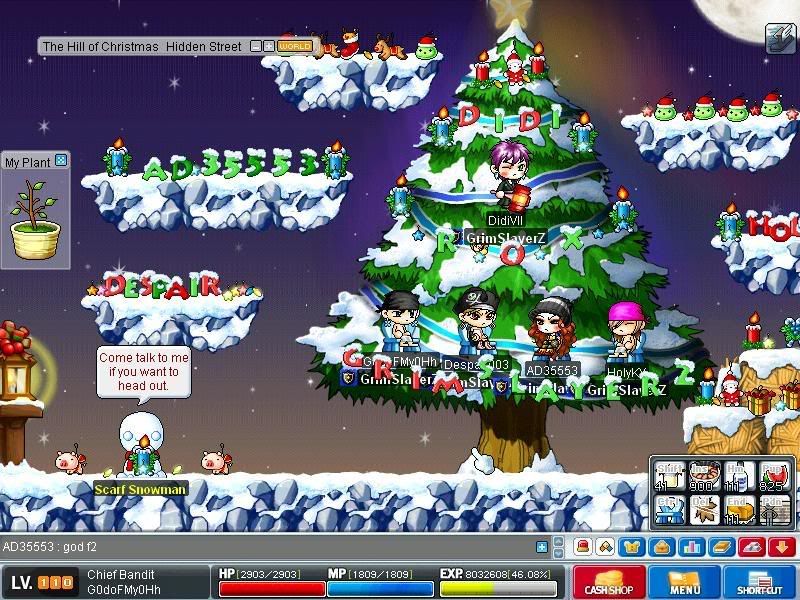Use the watermelon slice quickslot item
Image resolution: width=800 pixels, height=600 pixels.
coord(771,477)
